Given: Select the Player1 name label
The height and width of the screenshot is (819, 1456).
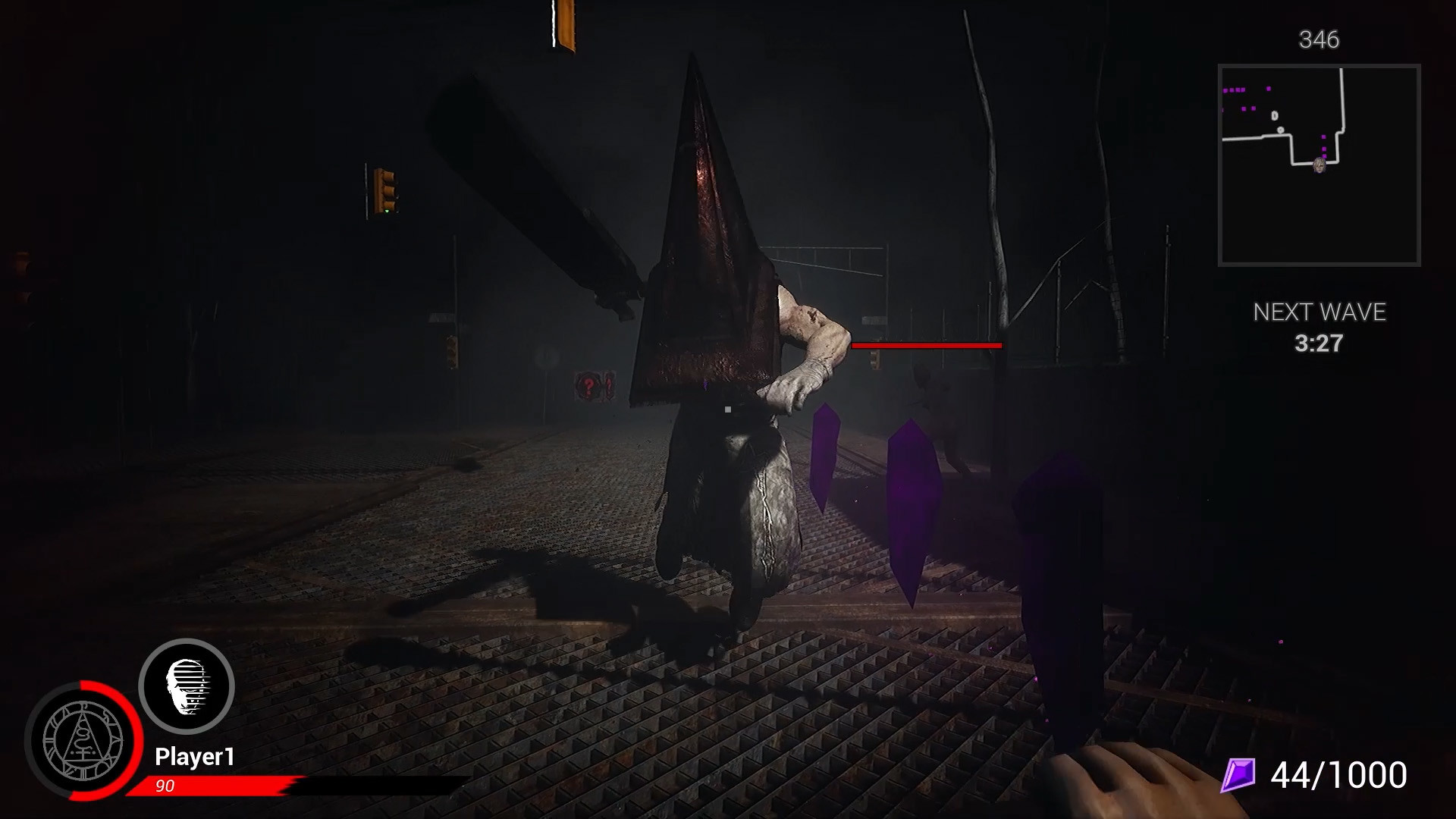Looking at the screenshot, I should (x=194, y=755).
